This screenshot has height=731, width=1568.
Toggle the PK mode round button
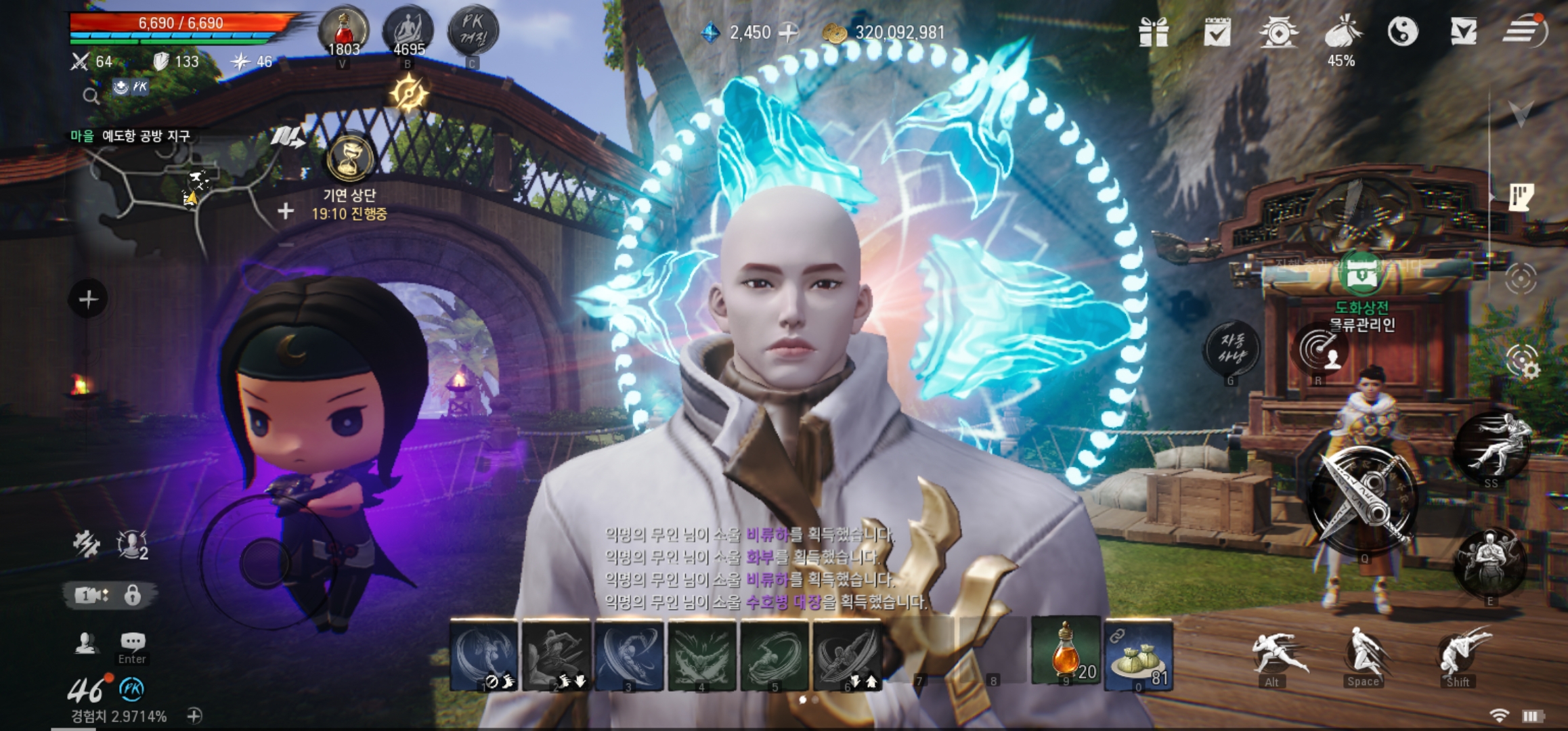click(x=473, y=32)
